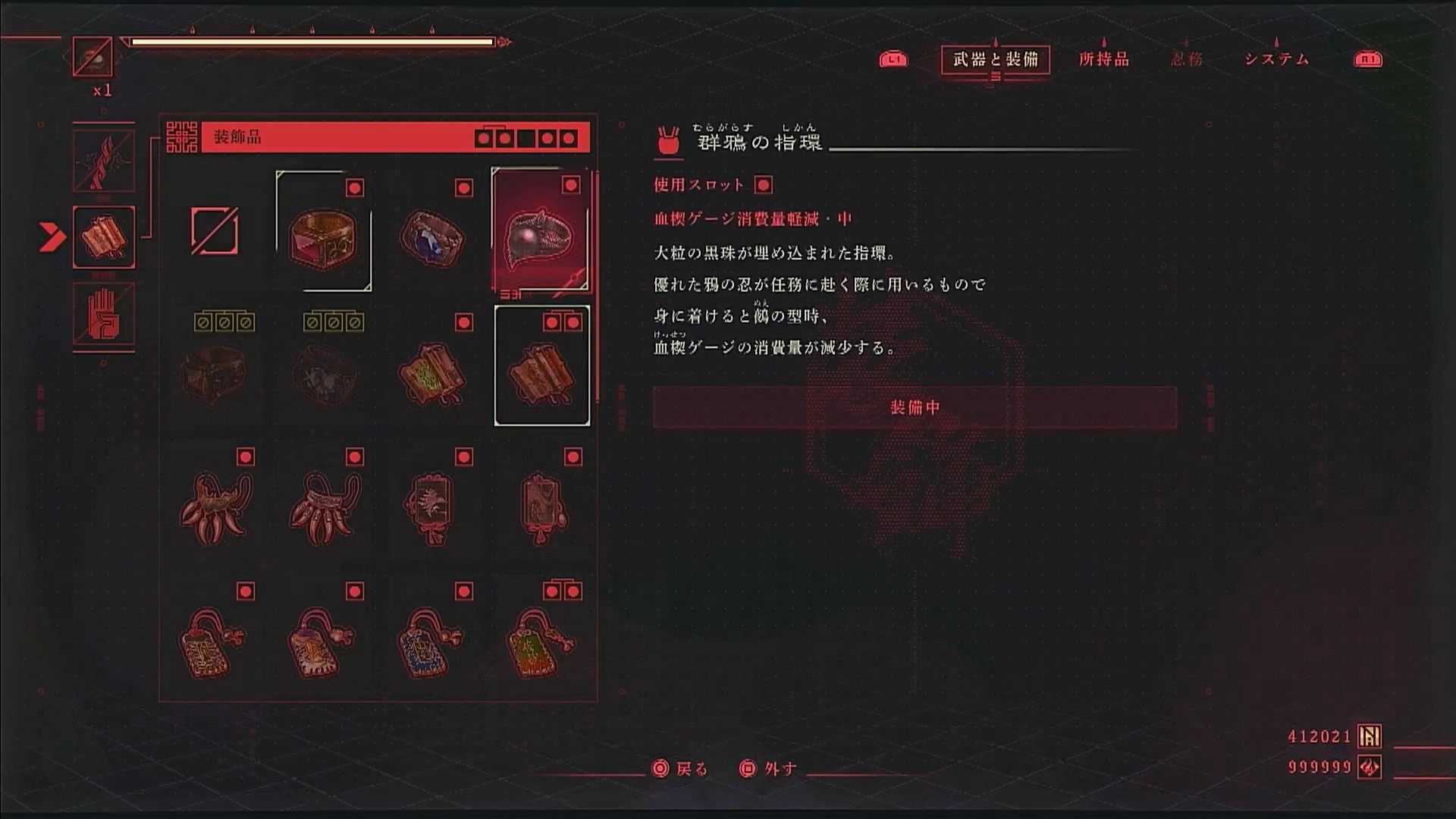Select the scroll accessory with green pattern

pos(431,372)
